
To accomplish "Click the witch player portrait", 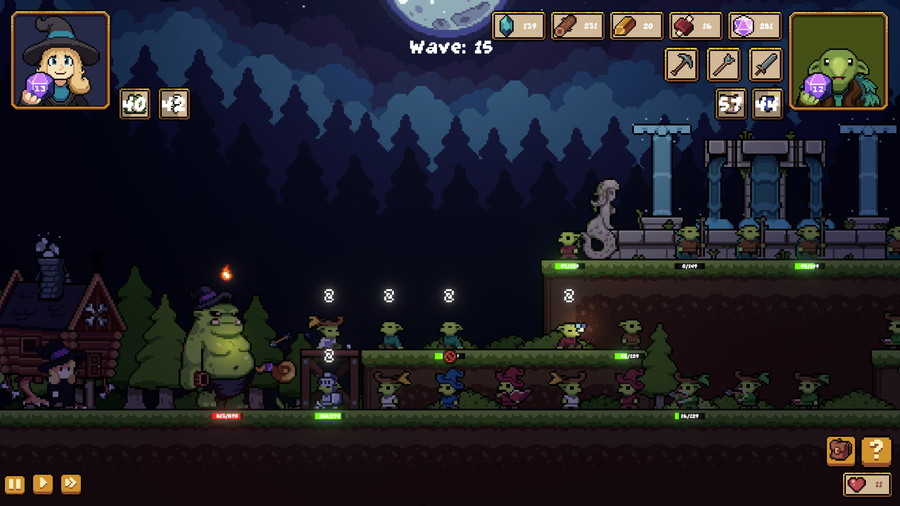I will [x=61, y=60].
